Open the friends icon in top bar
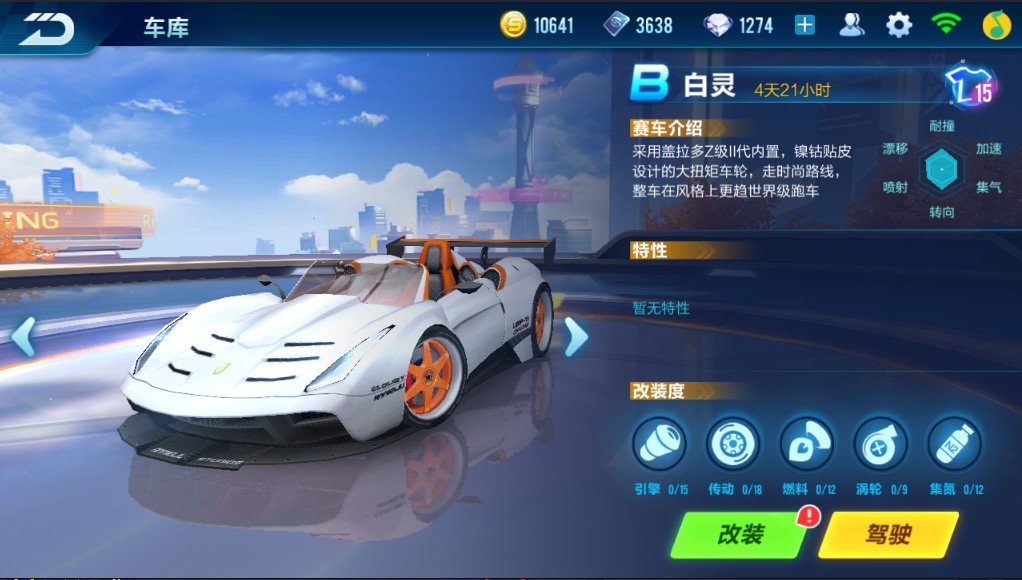The width and height of the screenshot is (1022, 580). (x=852, y=25)
